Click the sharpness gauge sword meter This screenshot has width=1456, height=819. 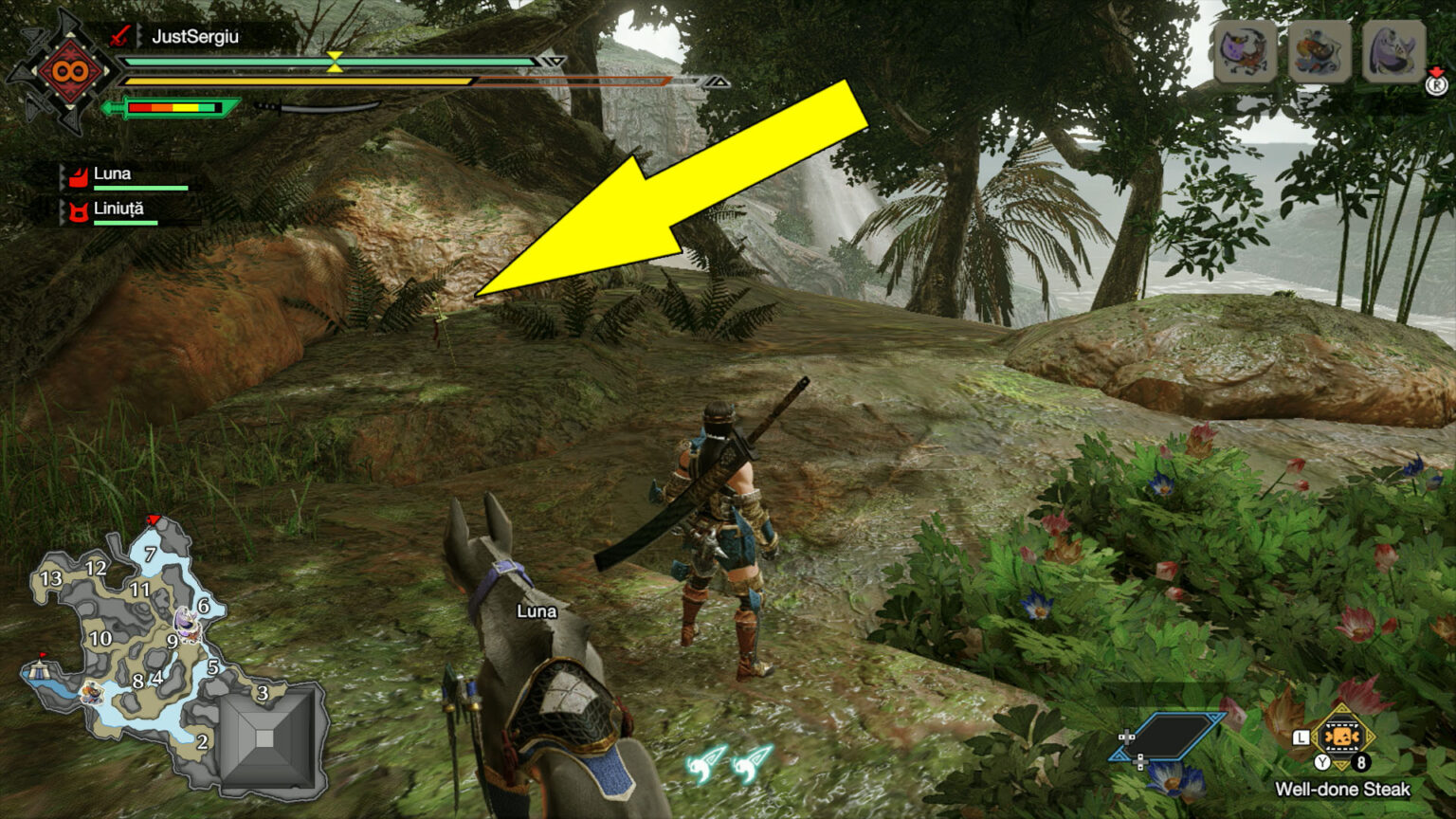[175, 108]
